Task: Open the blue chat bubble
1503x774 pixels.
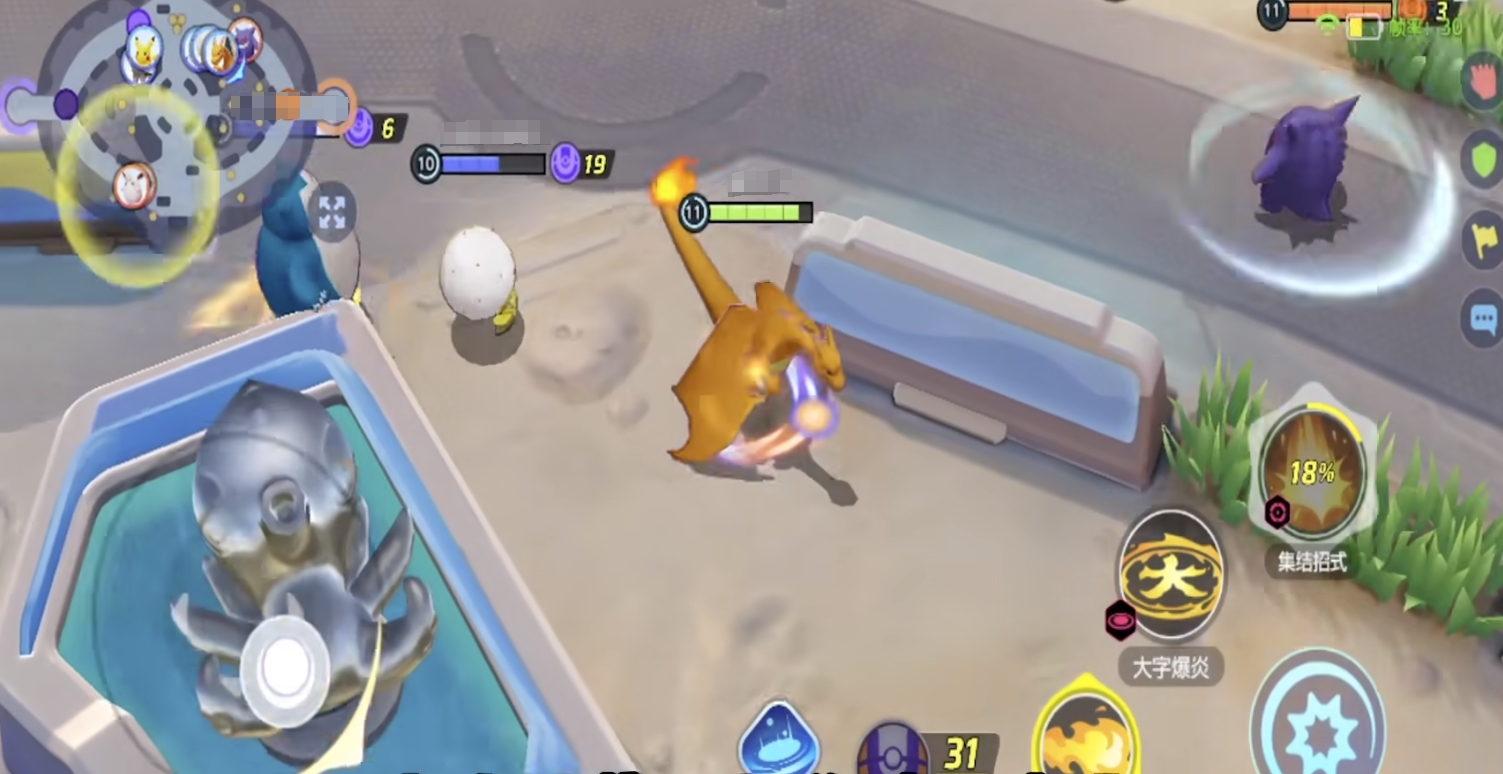Action: tap(1483, 319)
